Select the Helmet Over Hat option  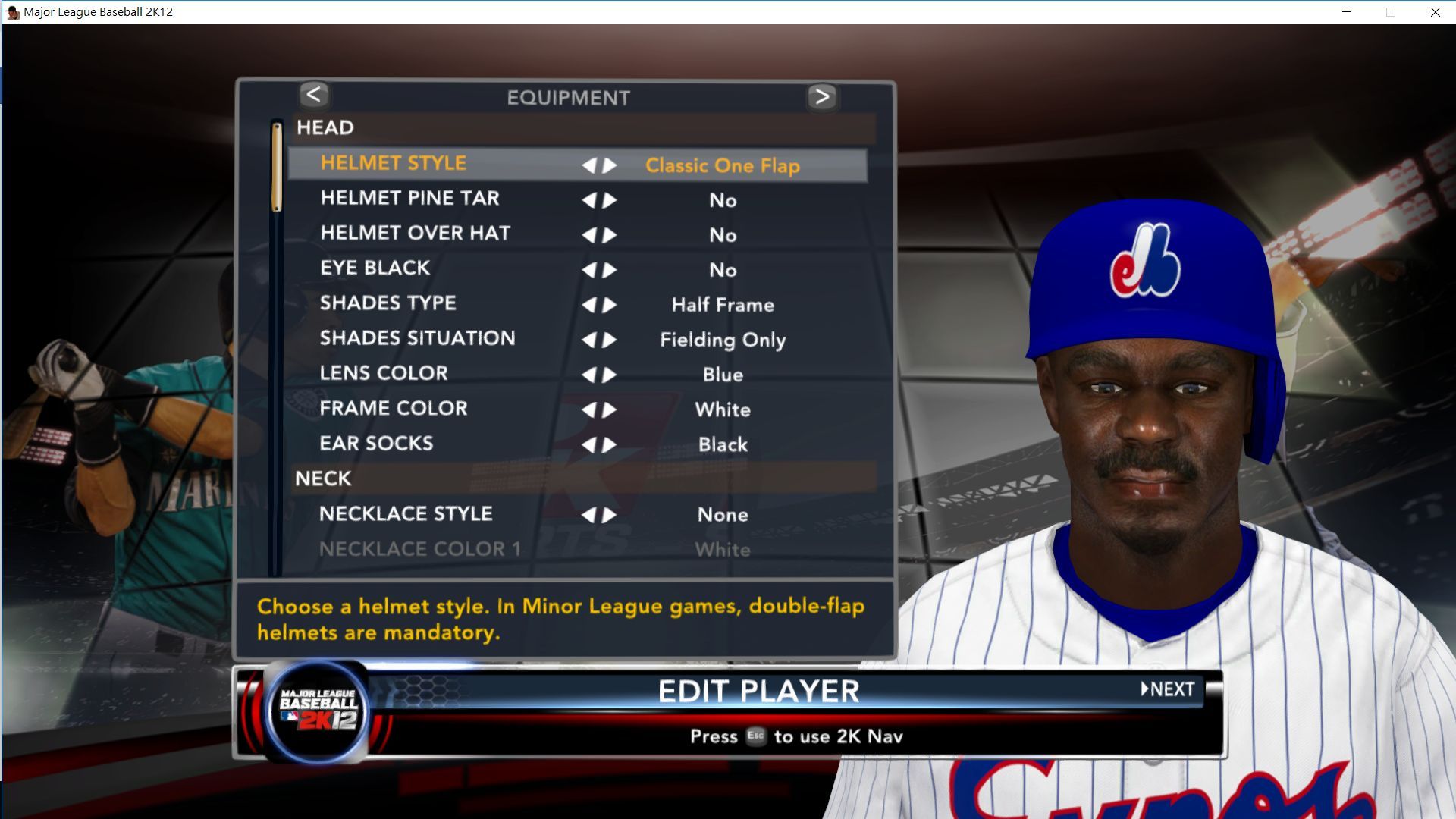[x=415, y=234]
